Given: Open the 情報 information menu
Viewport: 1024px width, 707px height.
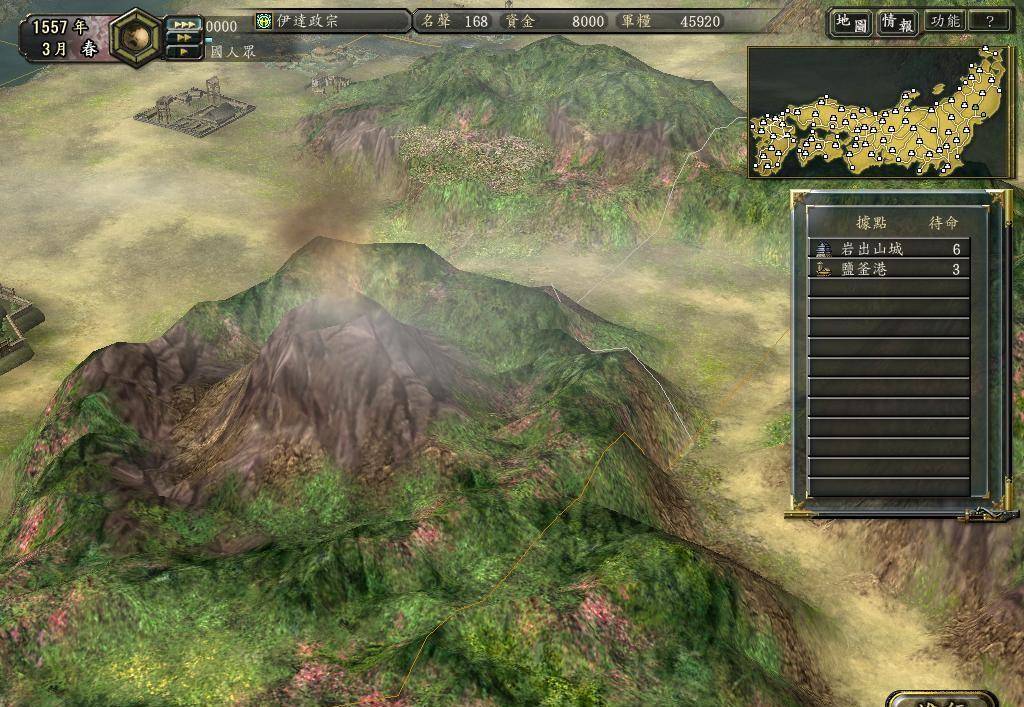Looking at the screenshot, I should click(x=898, y=22).
